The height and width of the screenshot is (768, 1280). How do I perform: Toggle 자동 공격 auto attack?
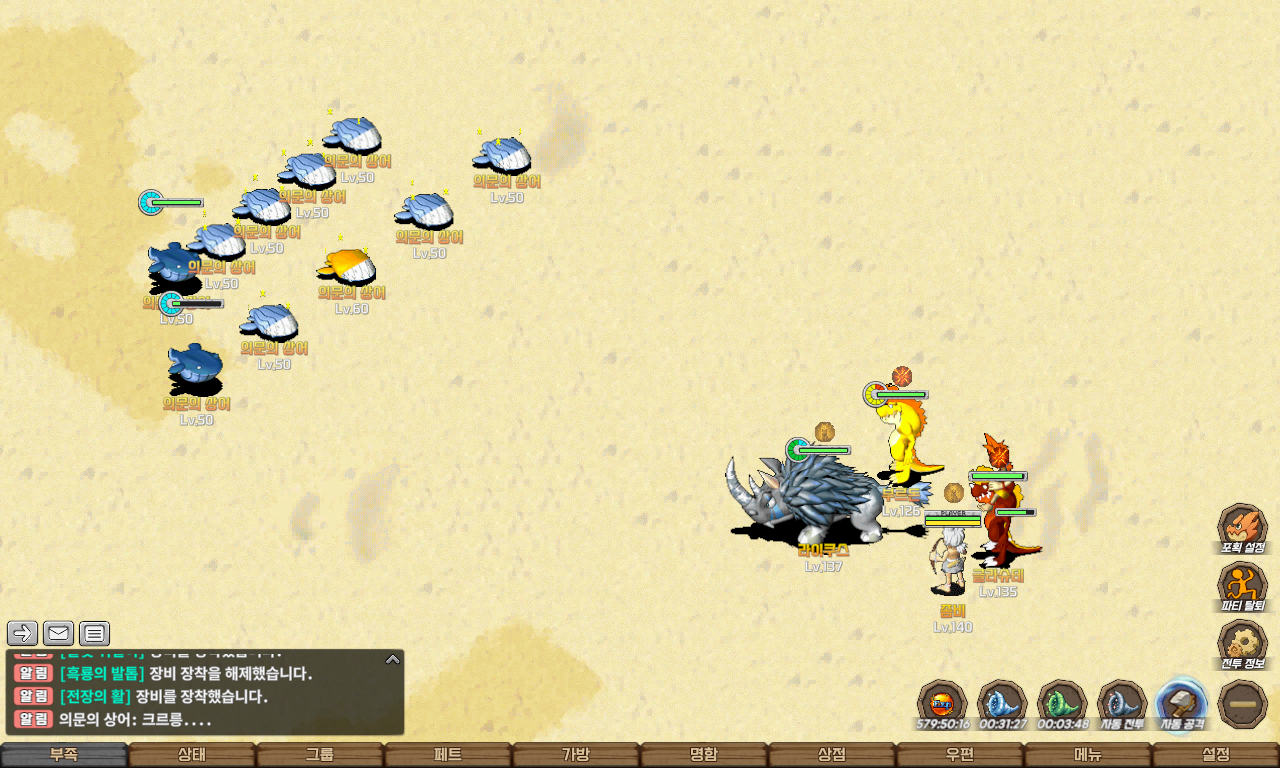pos(1182,702)
